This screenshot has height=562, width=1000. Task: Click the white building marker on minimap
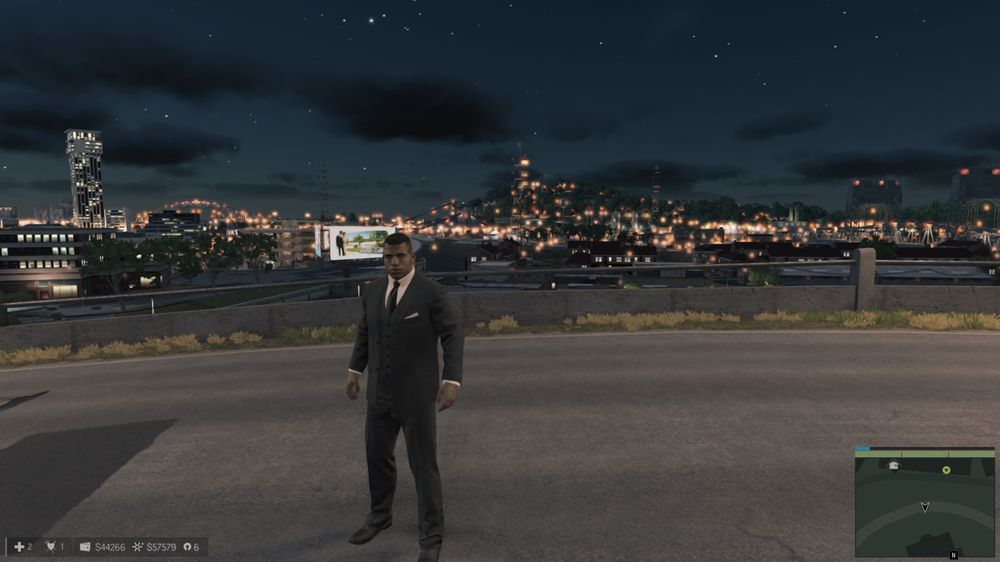point(893,465)
